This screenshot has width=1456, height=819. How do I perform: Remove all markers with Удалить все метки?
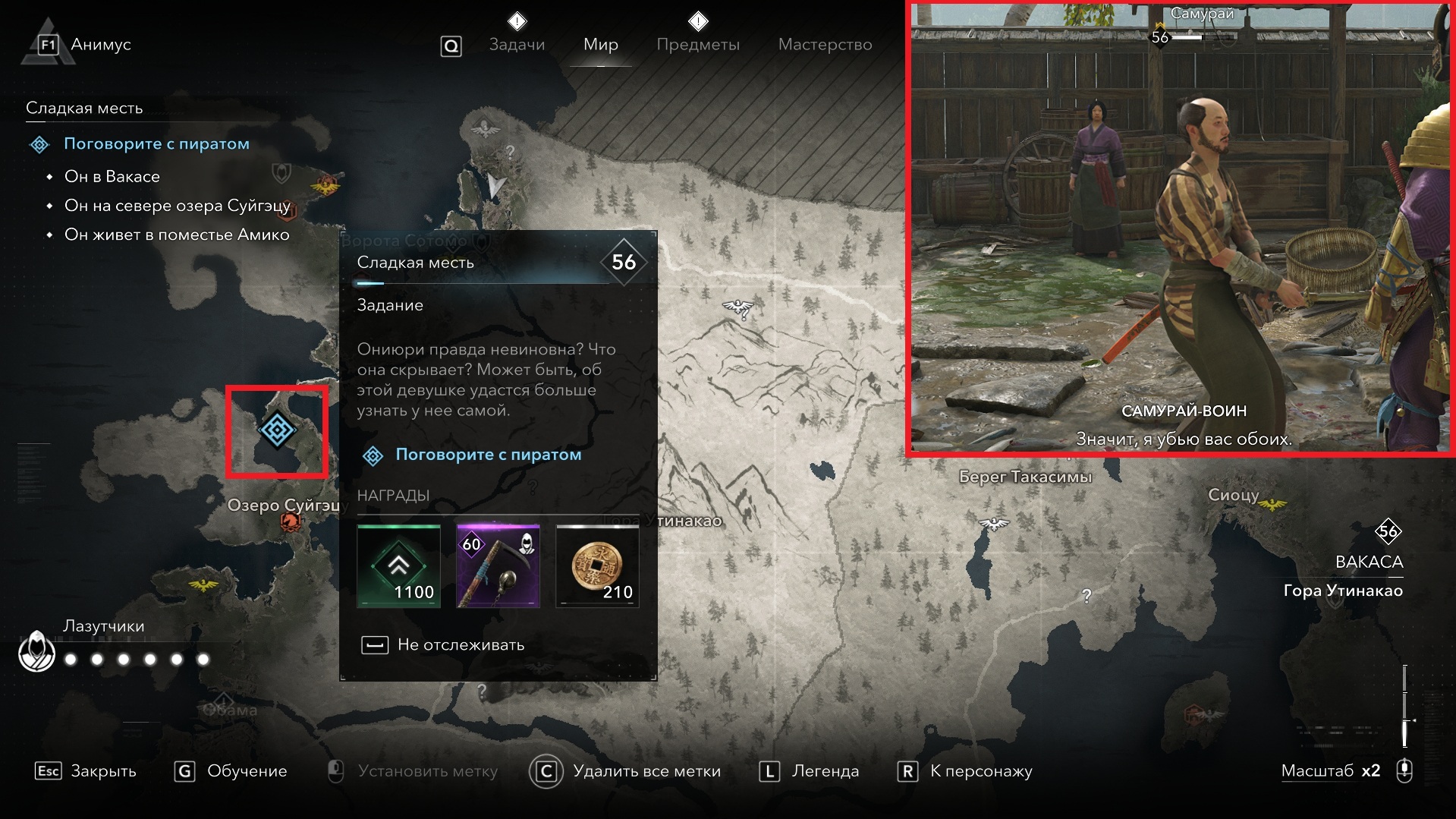[x=626, y=771]
